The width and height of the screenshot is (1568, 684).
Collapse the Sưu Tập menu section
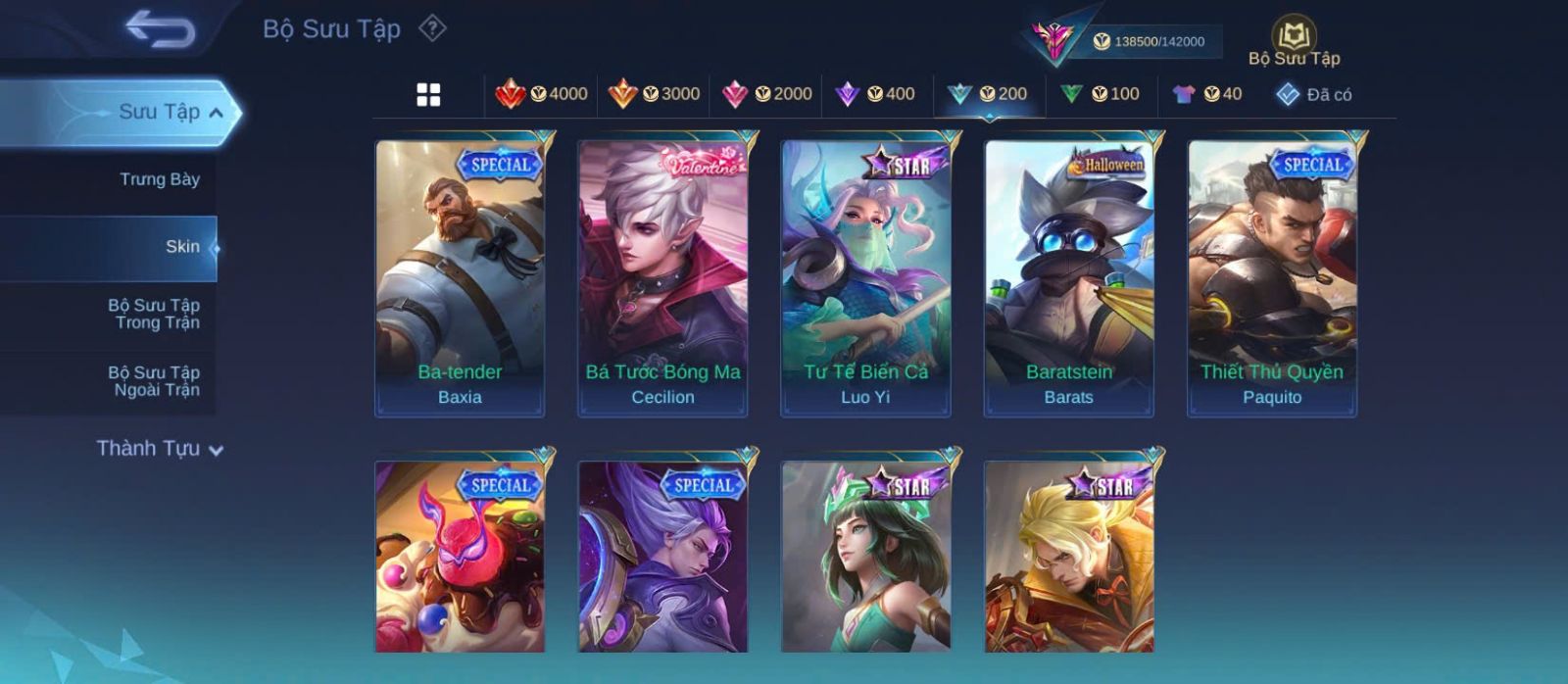(217, 113)
